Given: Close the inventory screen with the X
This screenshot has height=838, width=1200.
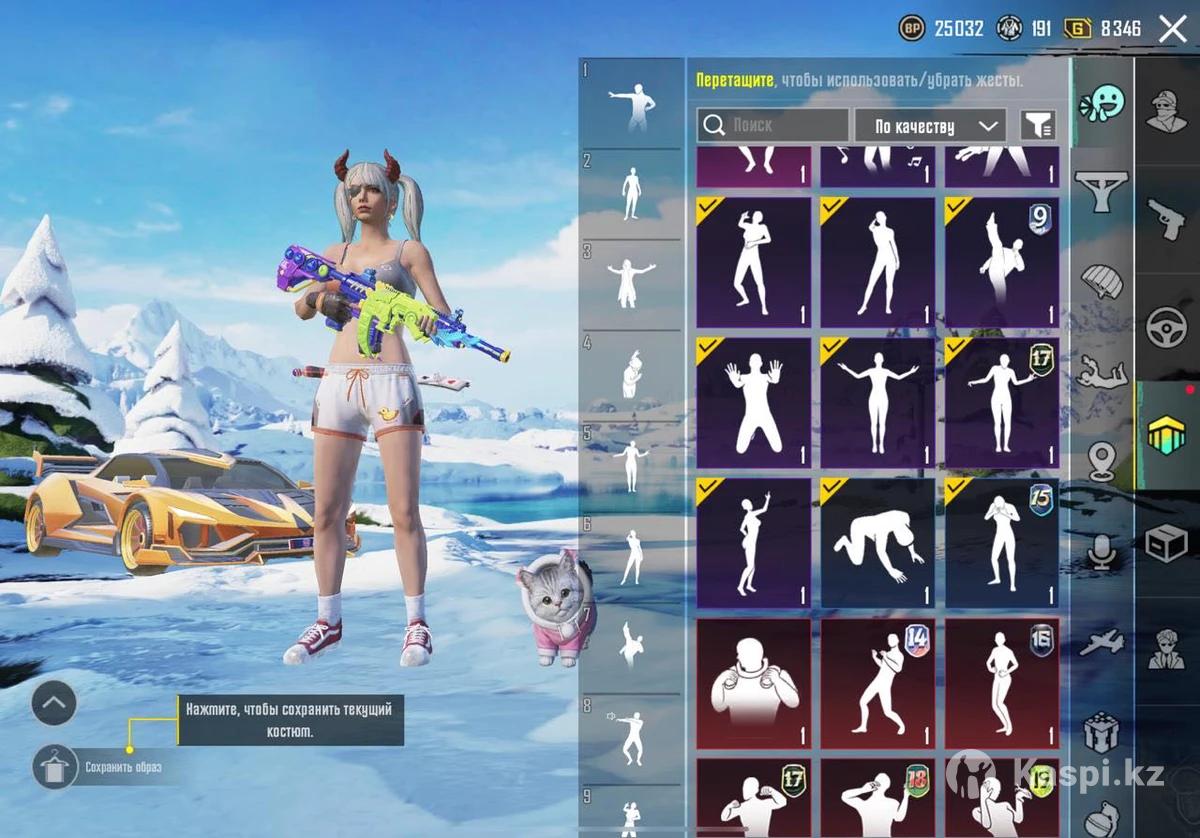Looking at the screenshot, I should (1172, 28).
